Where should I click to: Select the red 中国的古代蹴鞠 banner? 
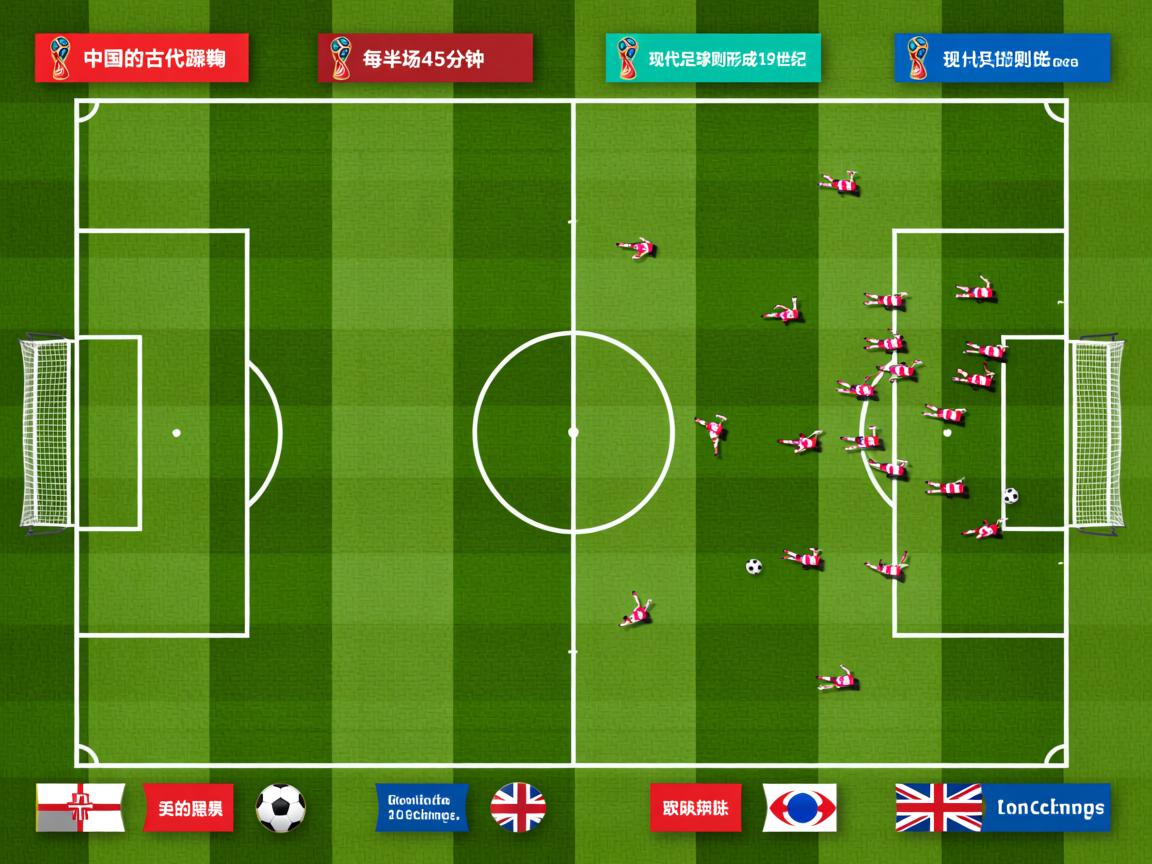(141, 58)
